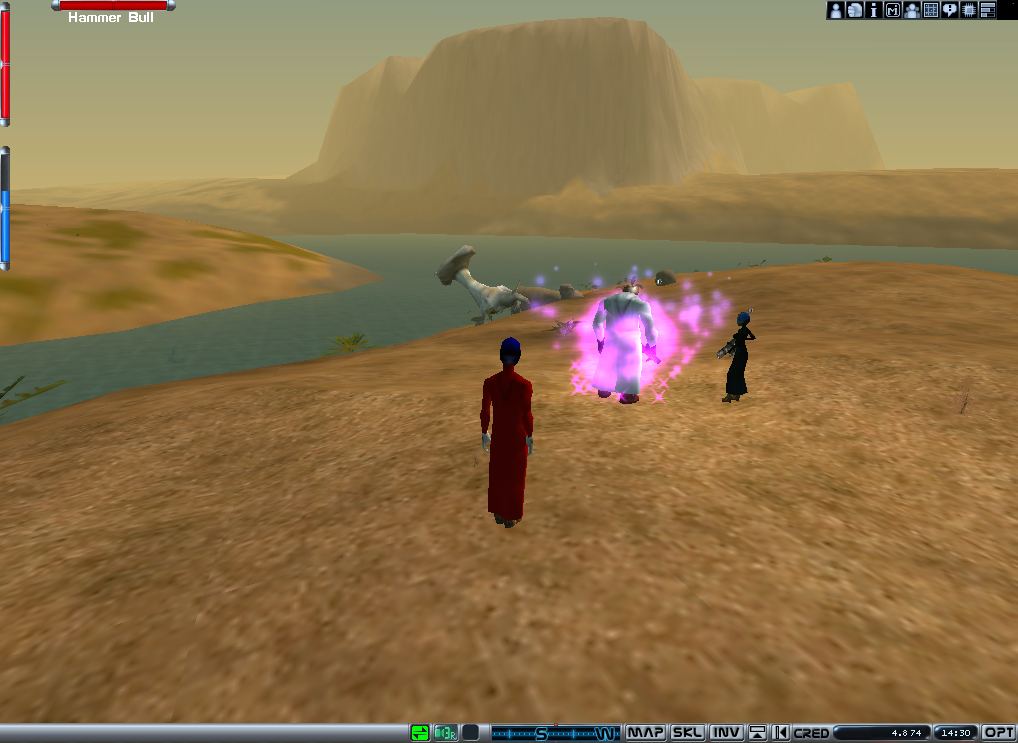Click the boxed M icon
Screen dimensions: 1018x743
pyautogui.click(x=893, y=10)
